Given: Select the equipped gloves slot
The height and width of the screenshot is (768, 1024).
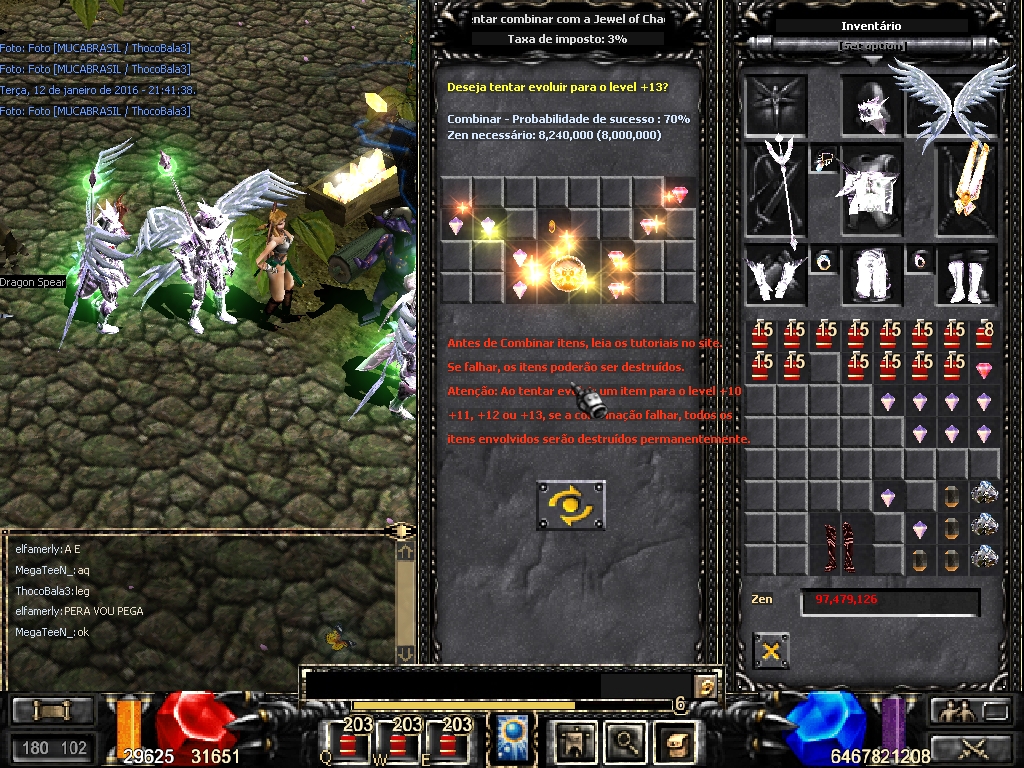Looking at the screenshot, I should click(775, 275).
